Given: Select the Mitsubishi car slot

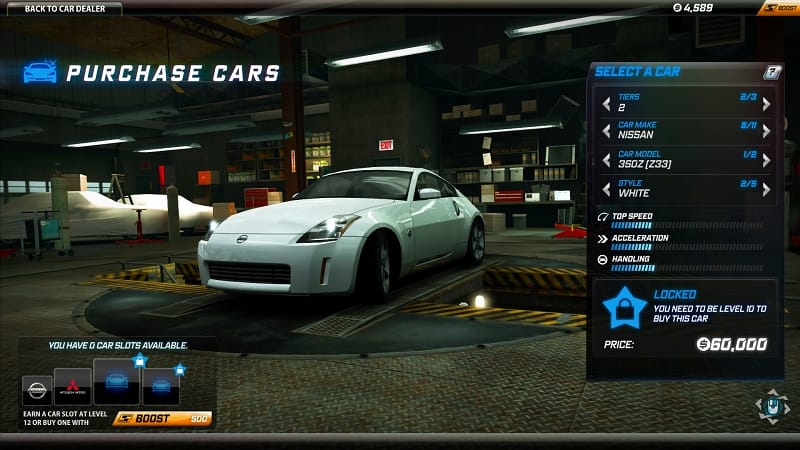Looking at the screenshot, I should [73, 389].
